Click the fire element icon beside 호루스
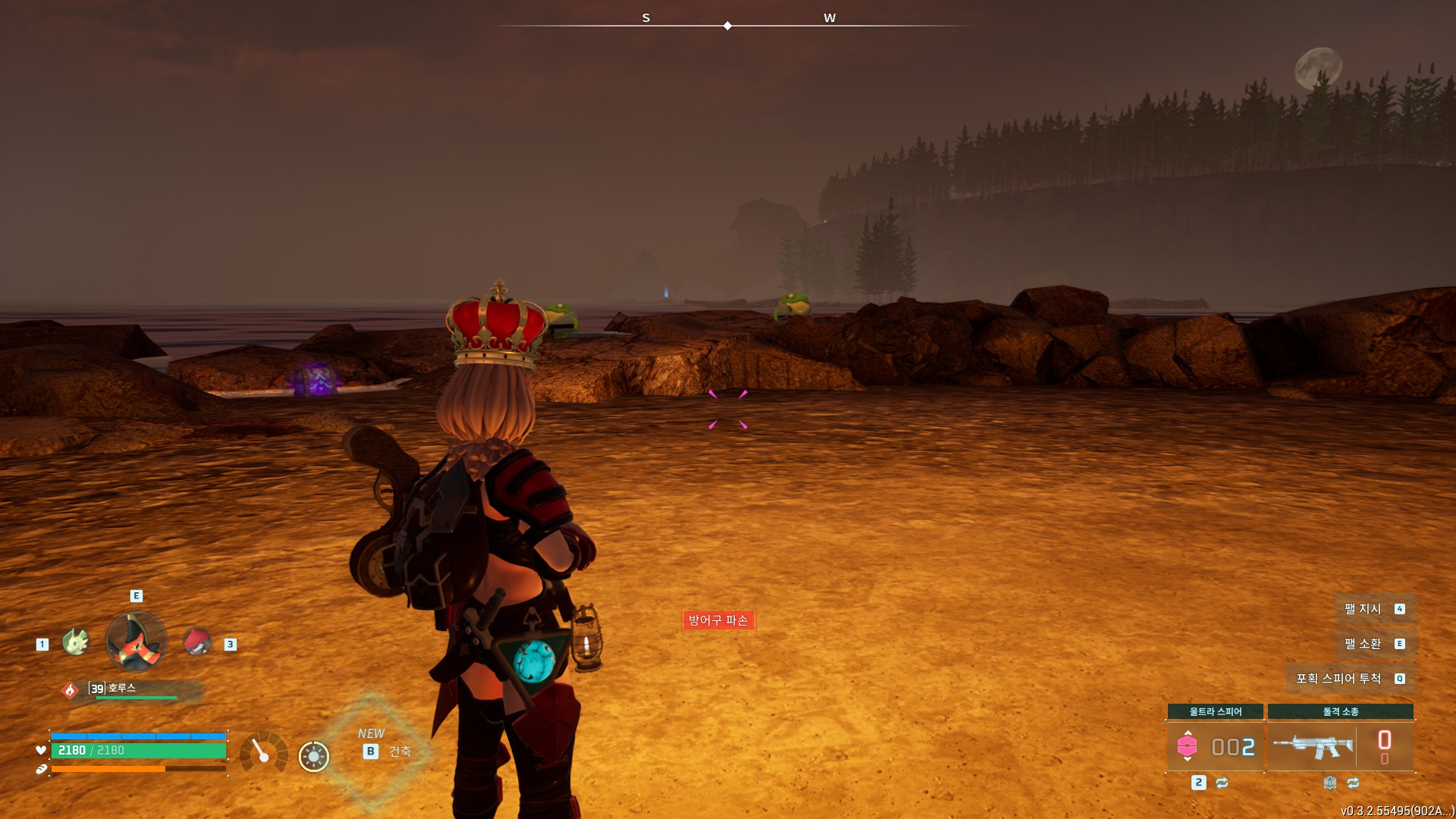 point(70,690)
